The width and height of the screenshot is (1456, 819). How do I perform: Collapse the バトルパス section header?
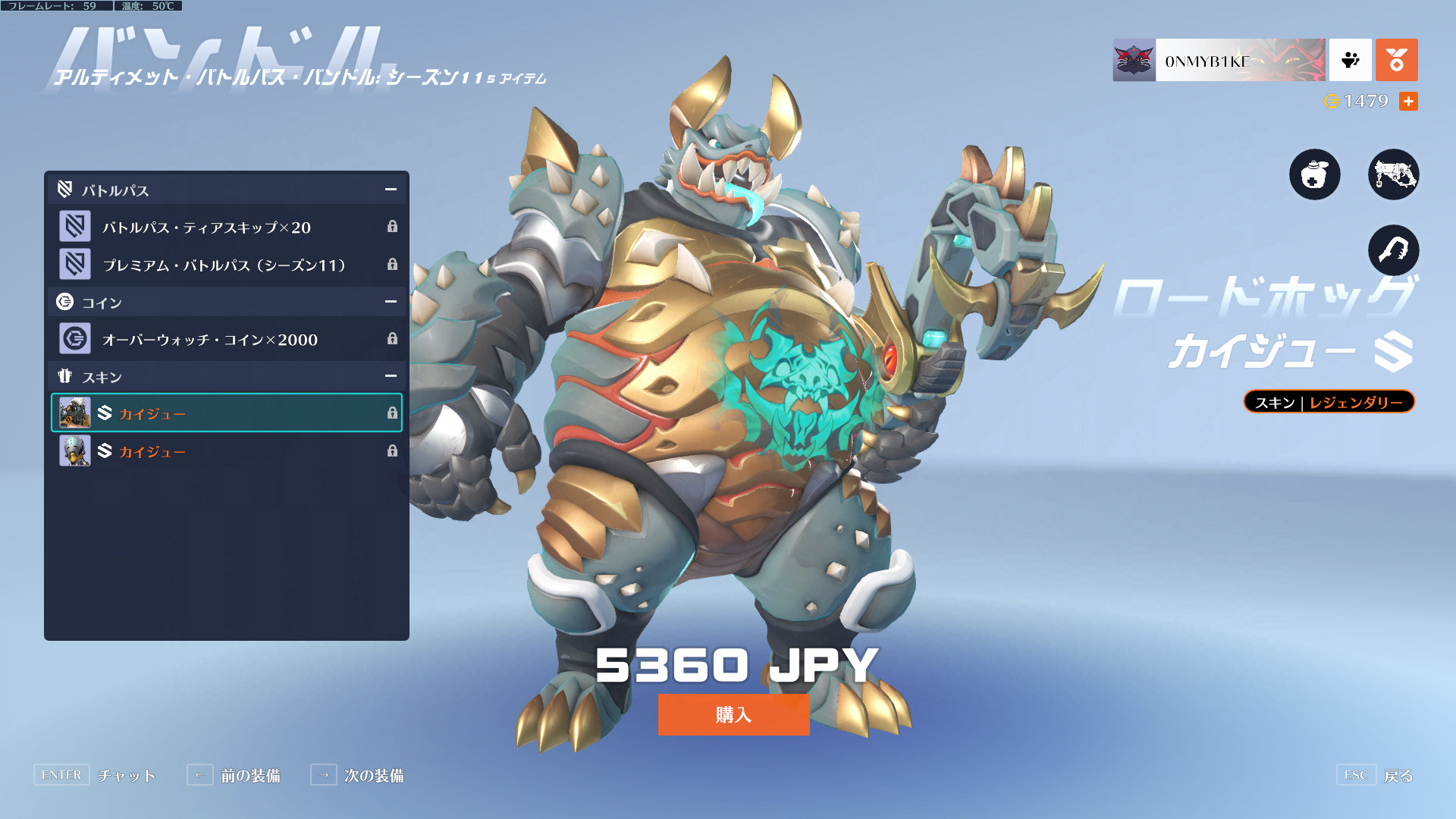click(x=391, y=190)
